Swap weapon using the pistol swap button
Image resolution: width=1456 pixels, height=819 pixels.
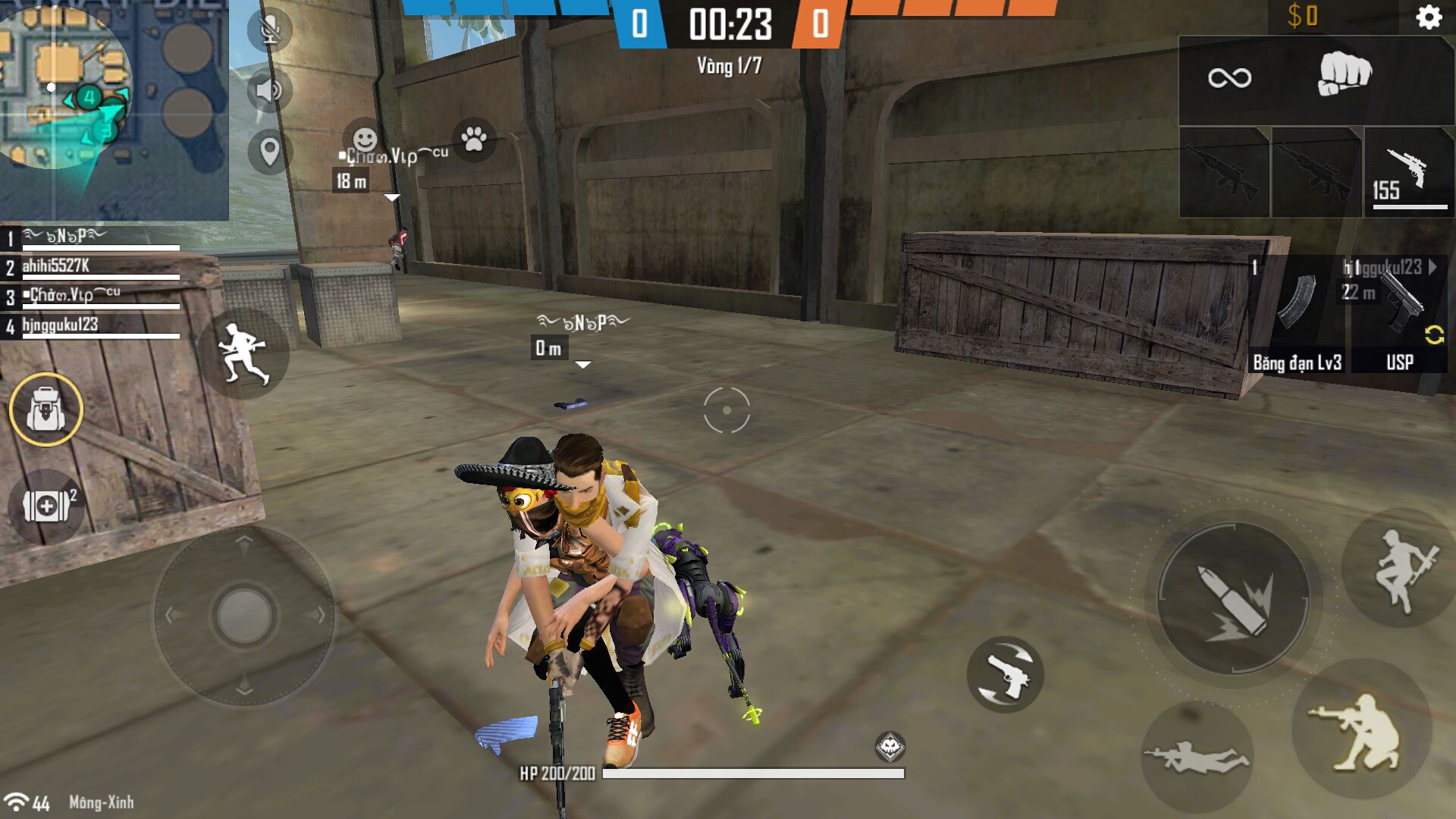click(1006, 674)
